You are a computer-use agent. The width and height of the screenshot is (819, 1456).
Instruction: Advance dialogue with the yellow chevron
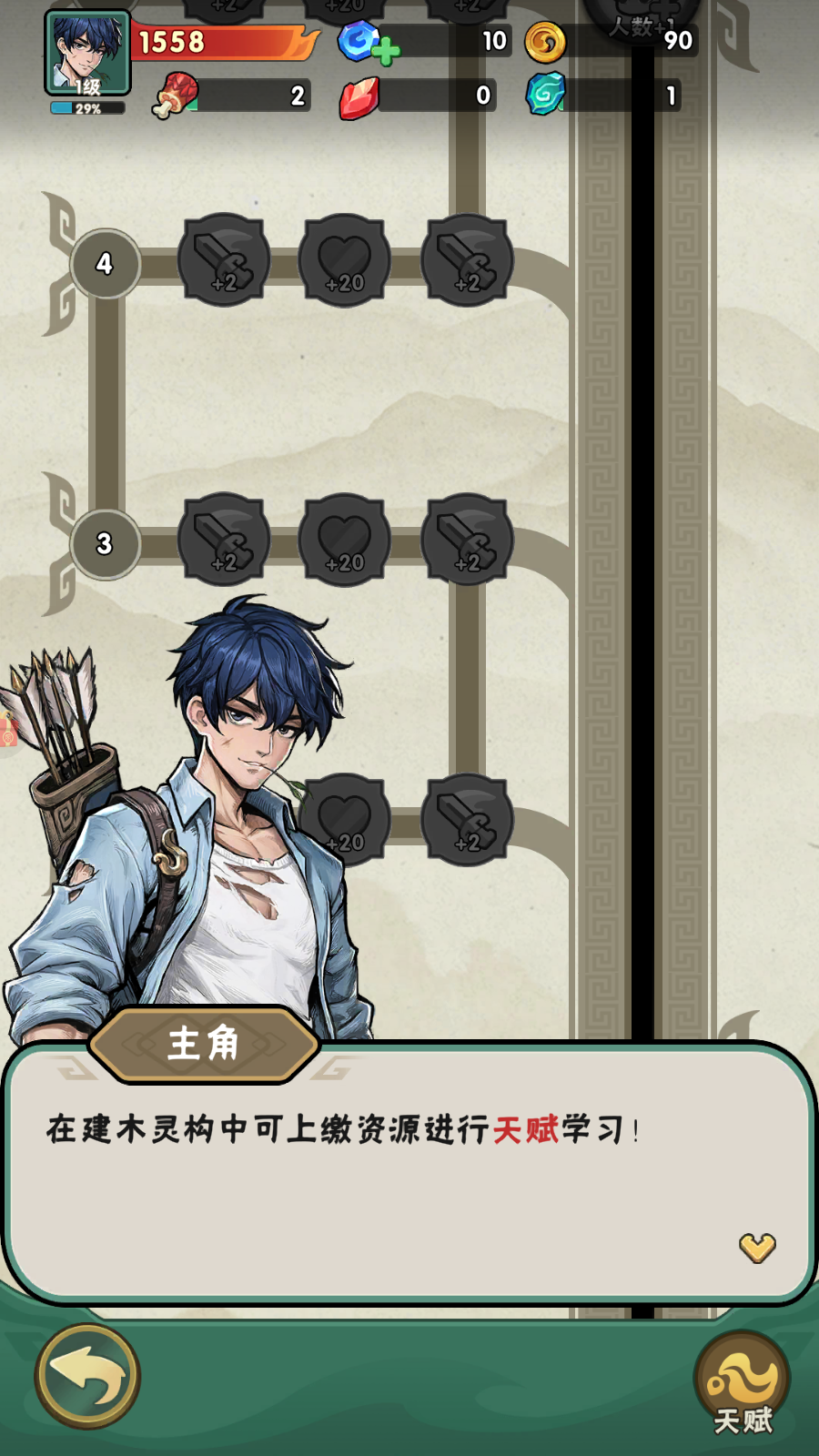[x=757, y=1248]
